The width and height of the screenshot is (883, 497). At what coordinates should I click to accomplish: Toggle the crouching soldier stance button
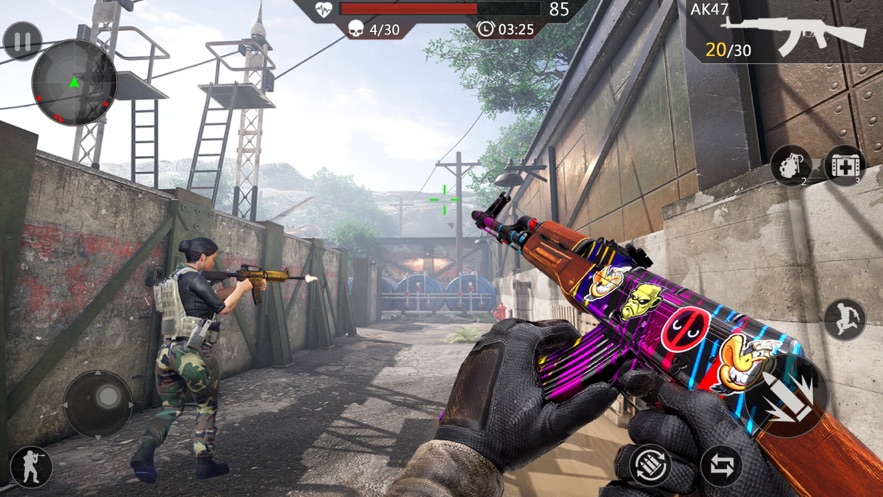(x=29, y=467)
